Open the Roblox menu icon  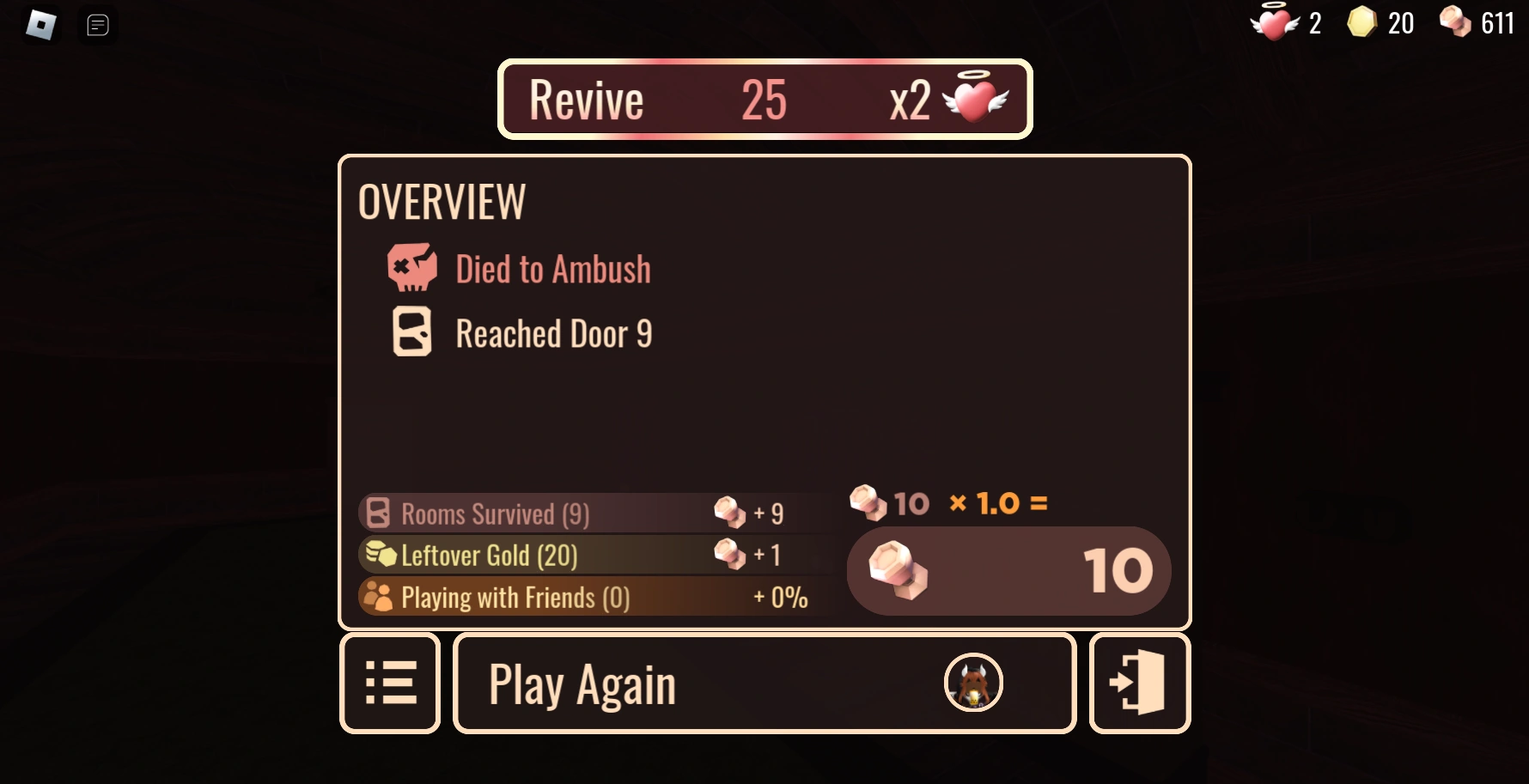point(39,25)
